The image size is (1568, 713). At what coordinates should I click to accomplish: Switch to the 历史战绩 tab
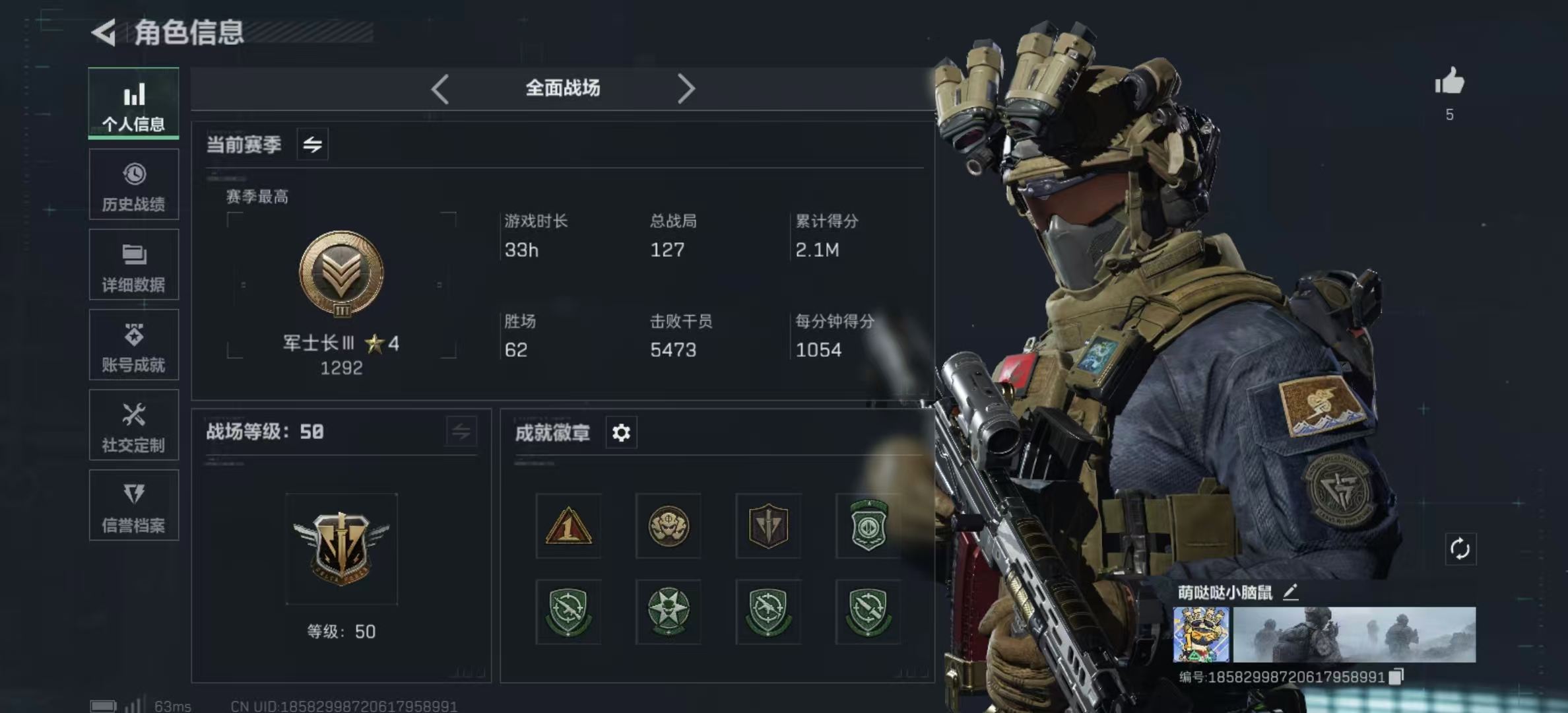[x=134, y=184]
